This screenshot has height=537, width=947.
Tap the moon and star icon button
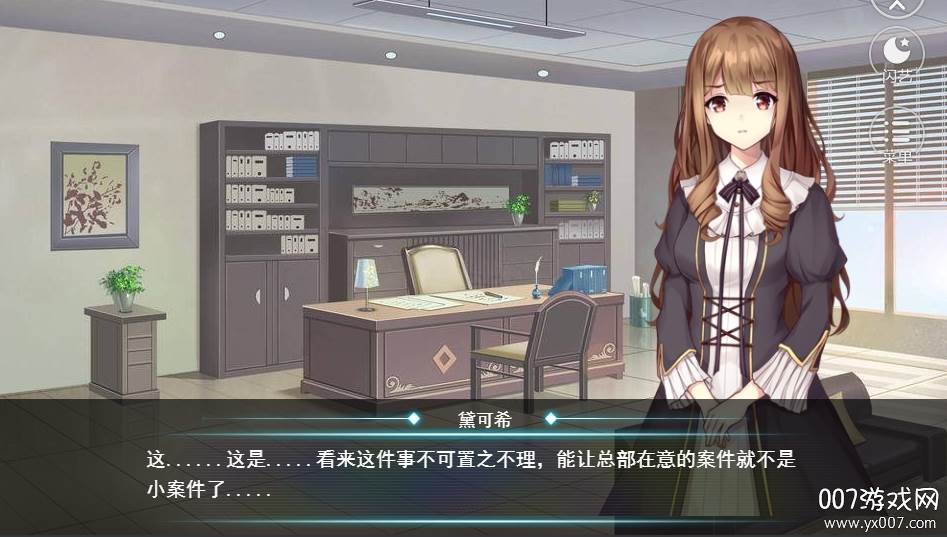[x=896, y=52]
